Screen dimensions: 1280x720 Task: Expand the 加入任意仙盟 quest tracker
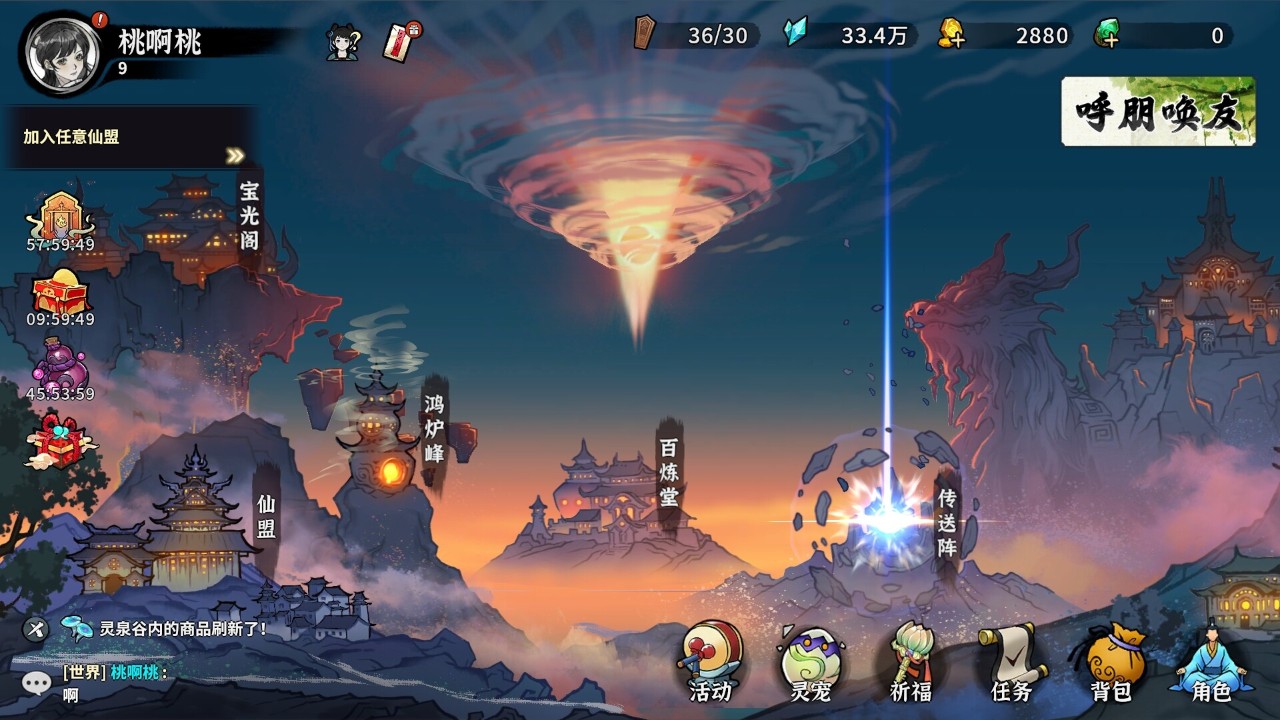235,156
